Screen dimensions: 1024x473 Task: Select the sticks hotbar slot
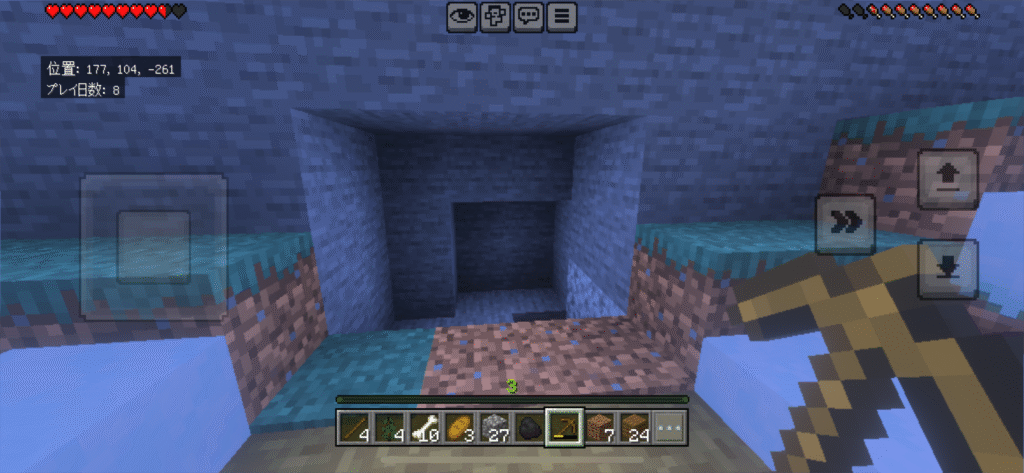coord(353,427)
